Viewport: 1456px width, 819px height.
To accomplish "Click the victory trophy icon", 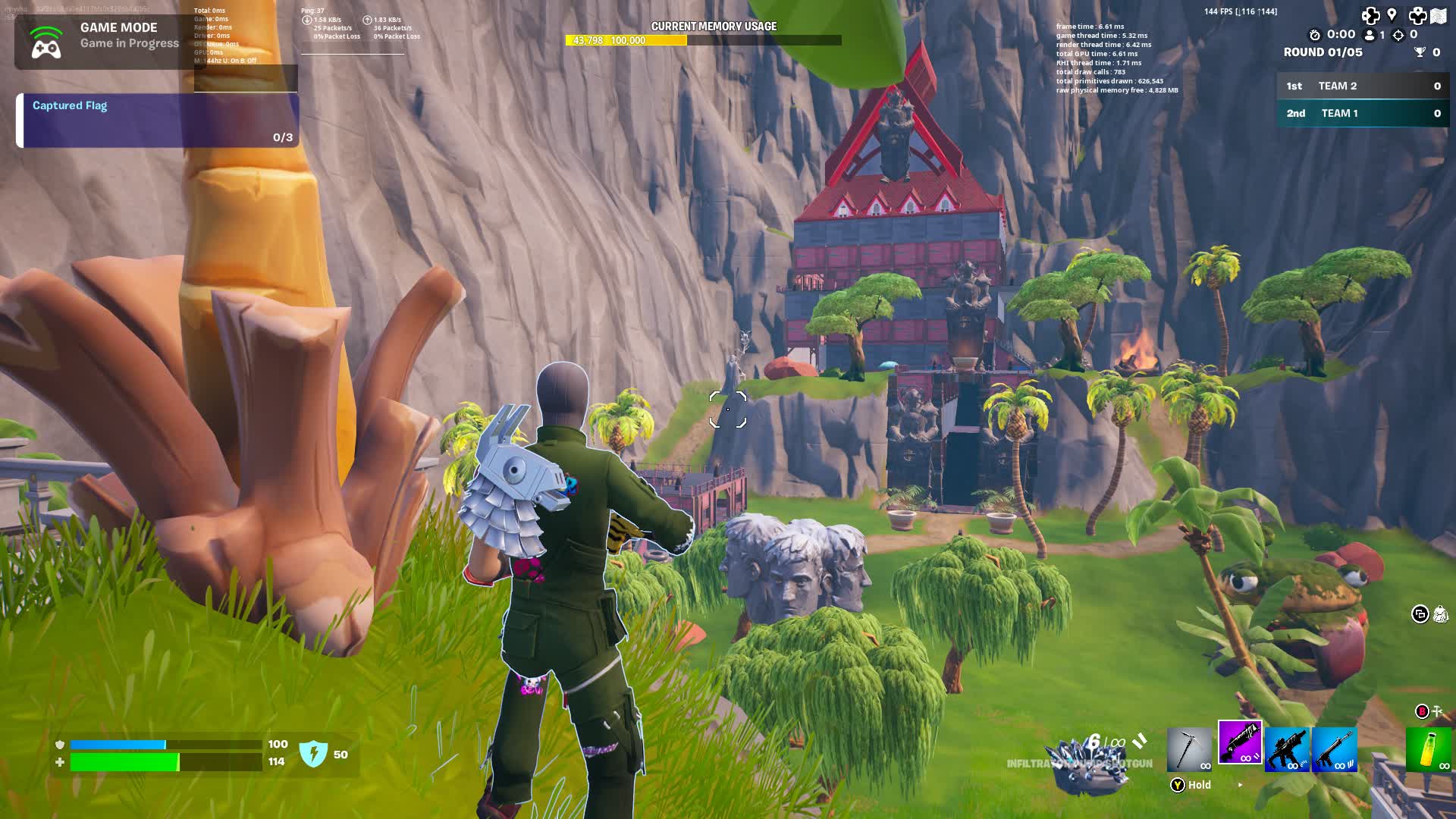I will 1420,52.
